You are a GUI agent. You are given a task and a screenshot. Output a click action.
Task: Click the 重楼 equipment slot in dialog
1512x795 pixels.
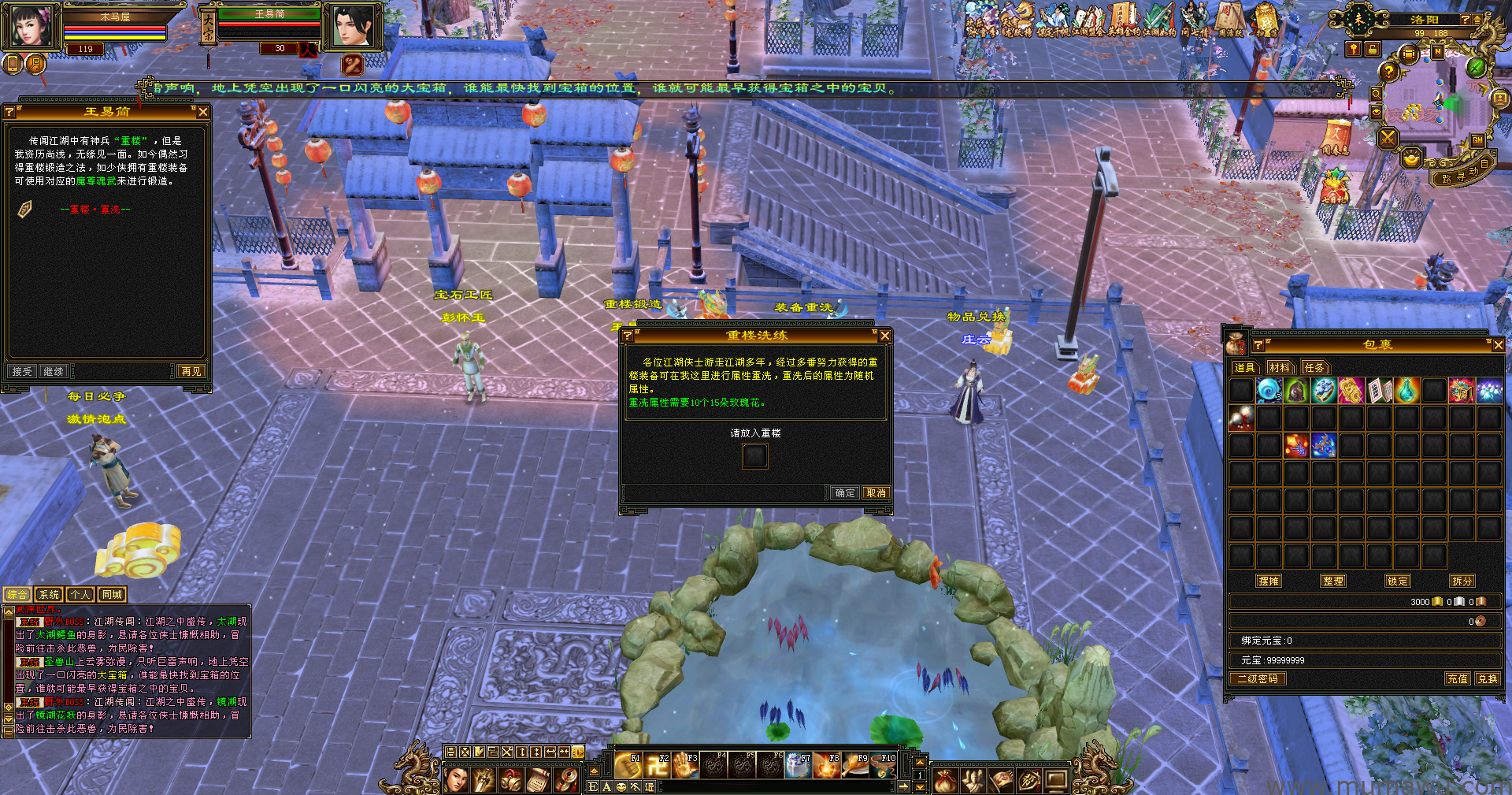click(754, 455)
